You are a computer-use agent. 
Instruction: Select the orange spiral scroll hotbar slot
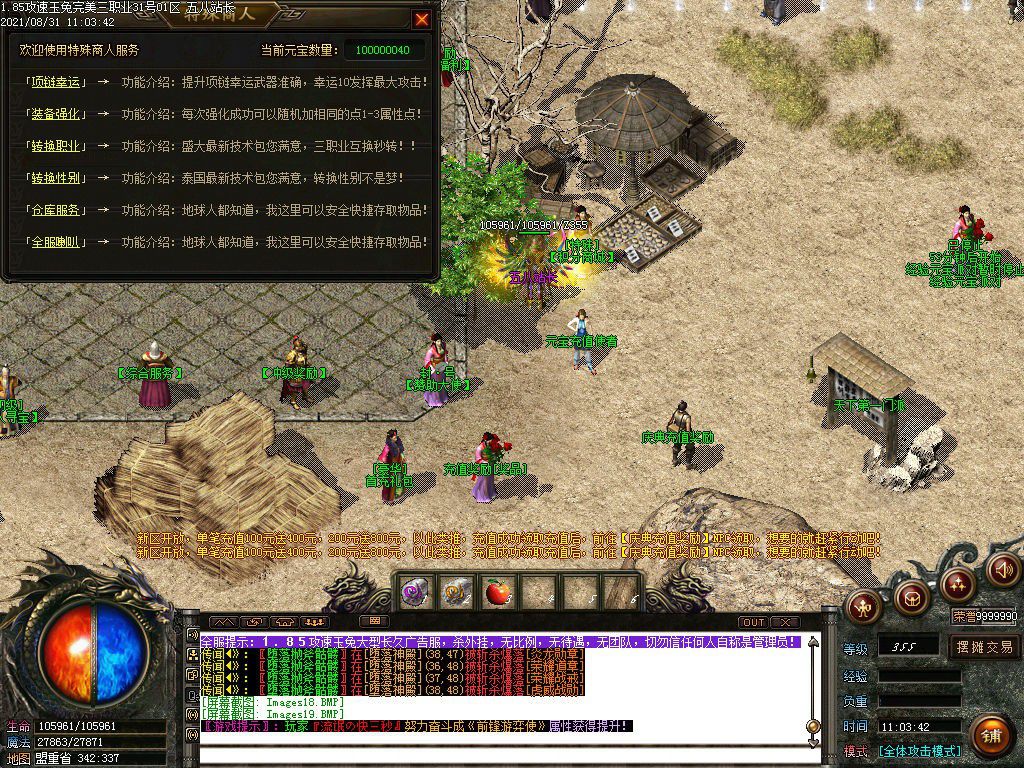[x=456, y=592]
